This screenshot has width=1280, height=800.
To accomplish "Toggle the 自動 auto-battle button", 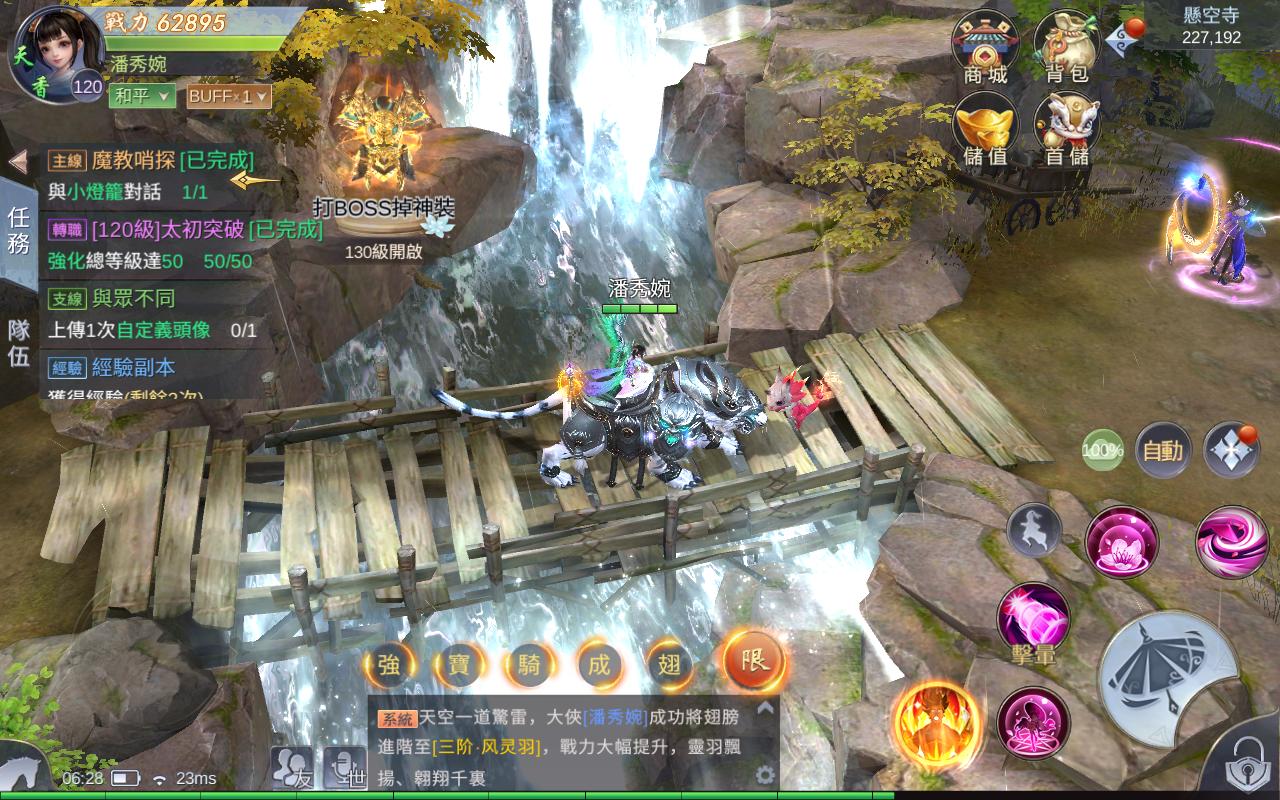I will tap(1163, 450).
